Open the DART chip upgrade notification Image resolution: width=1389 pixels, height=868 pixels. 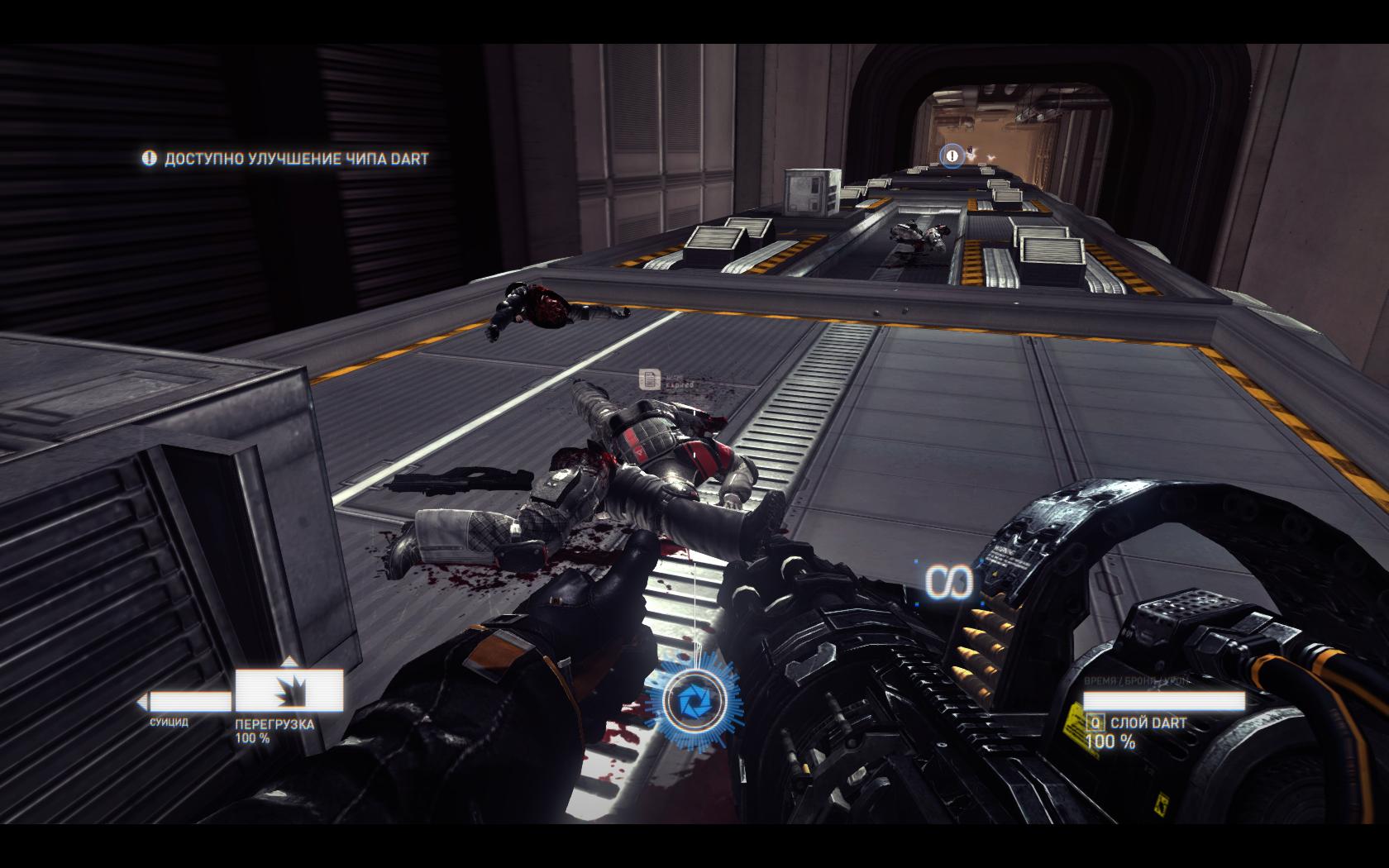tap(286, 159)
